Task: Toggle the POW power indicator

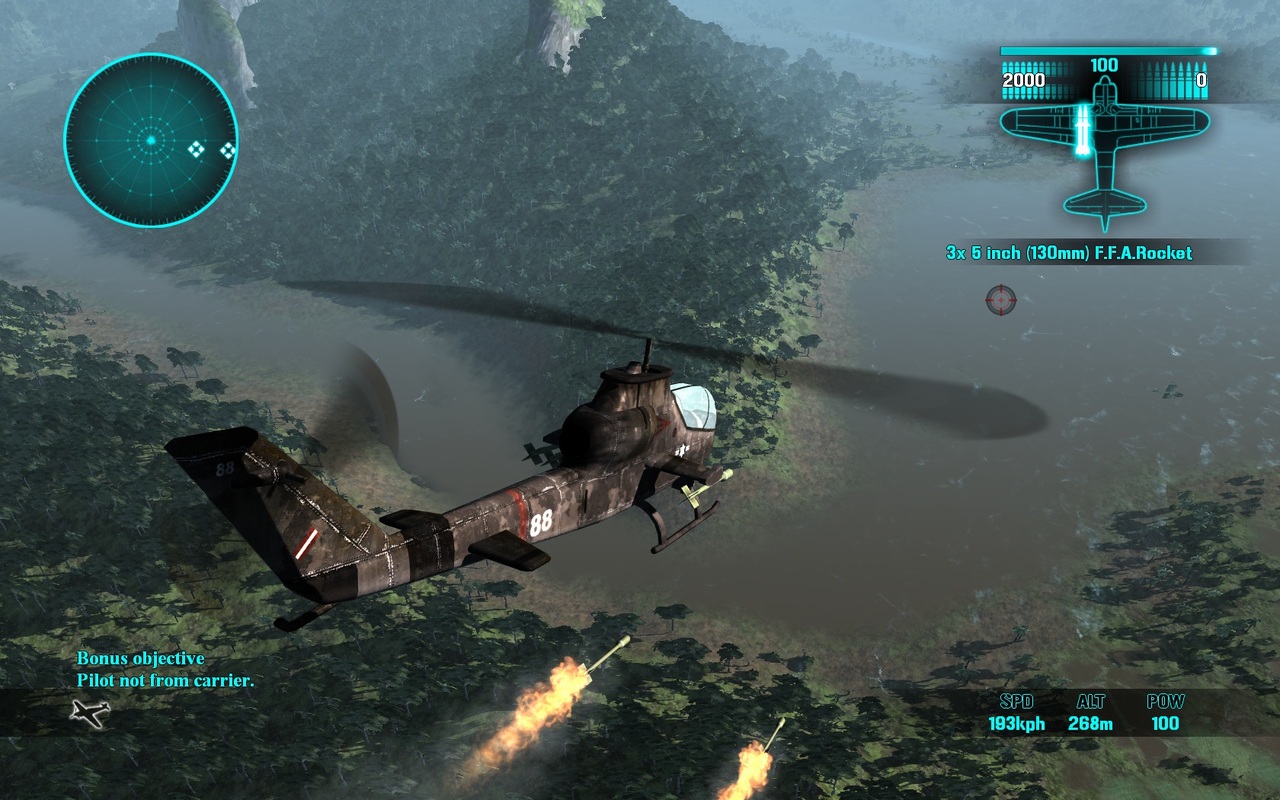Action: tap(1165, 703)
